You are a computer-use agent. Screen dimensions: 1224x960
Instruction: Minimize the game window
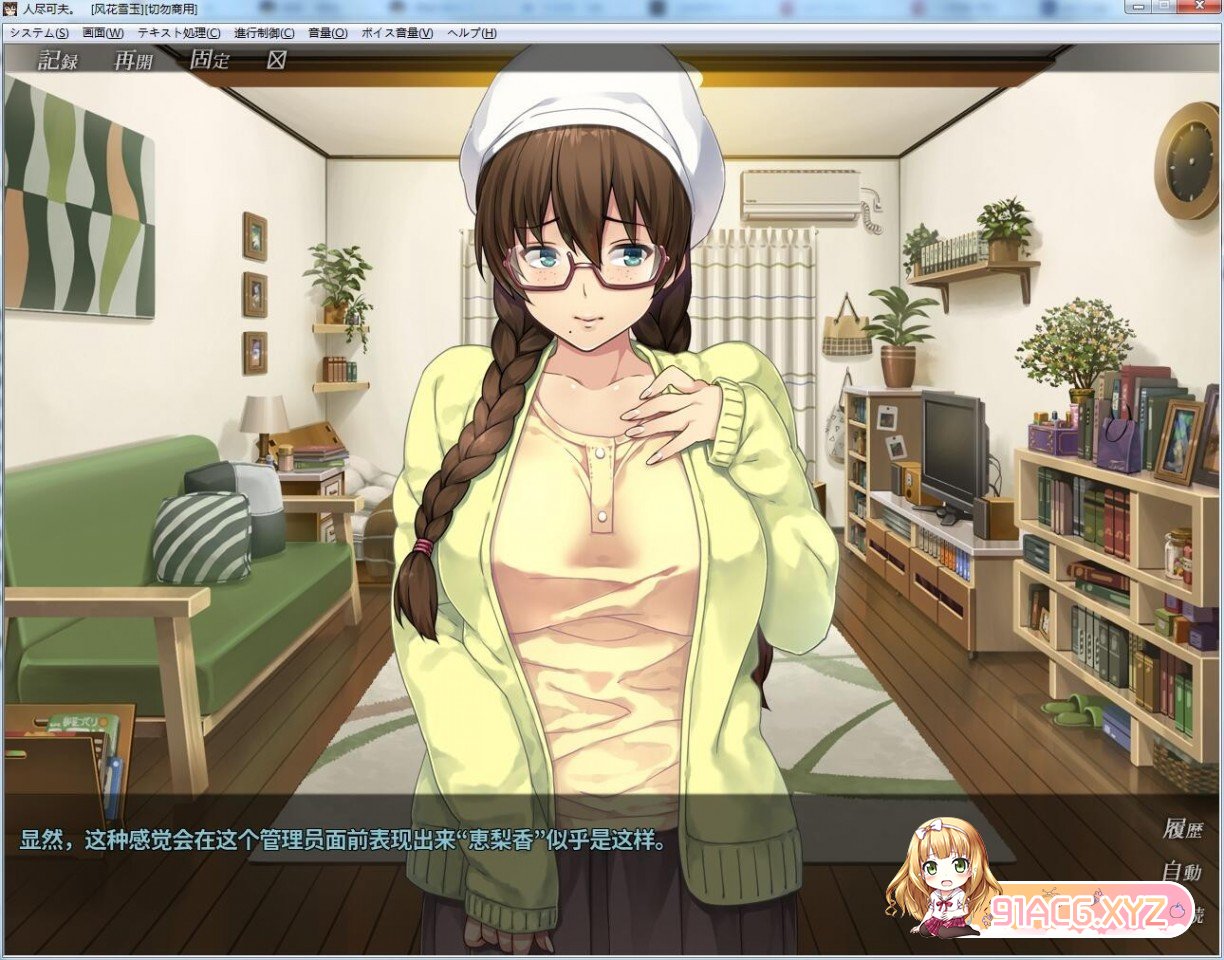(x=1137, y=6)
